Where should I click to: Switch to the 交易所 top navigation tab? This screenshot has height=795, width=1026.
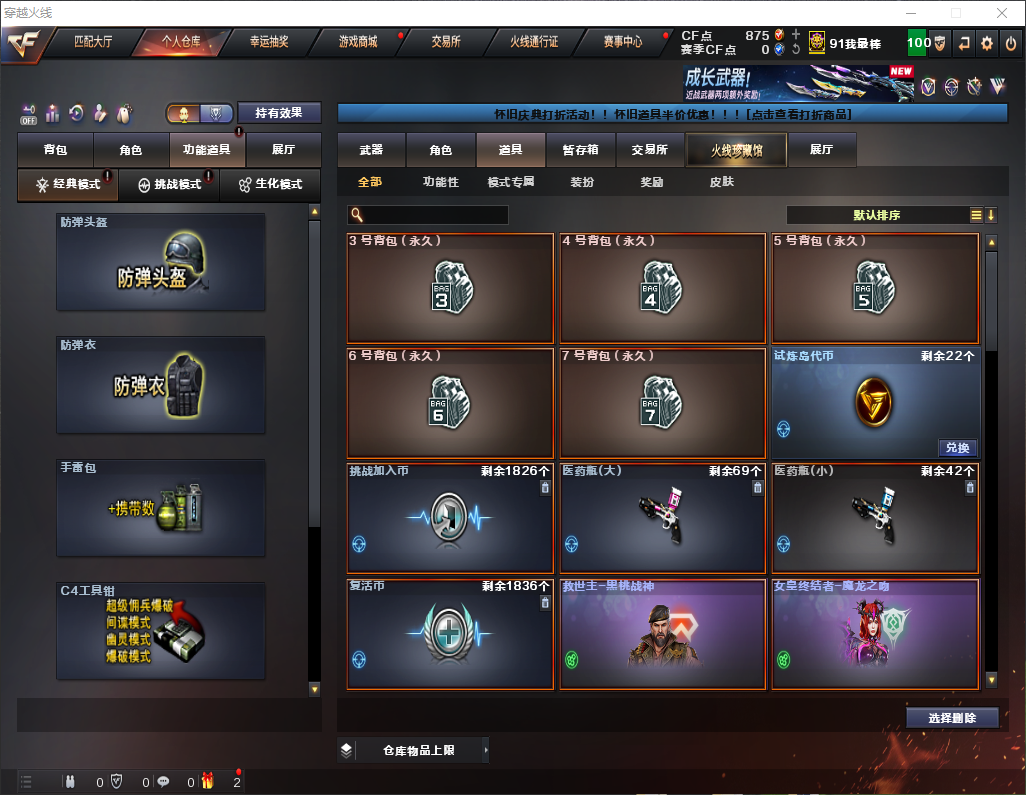point(446,42)
